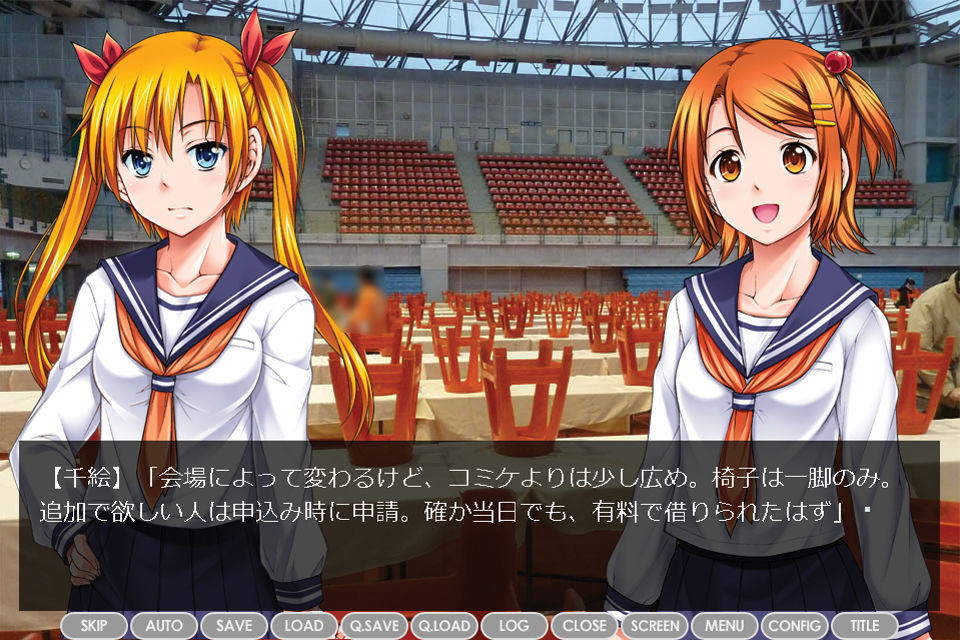
Task: Click the SKIP button
Action: tap(94, 626)
